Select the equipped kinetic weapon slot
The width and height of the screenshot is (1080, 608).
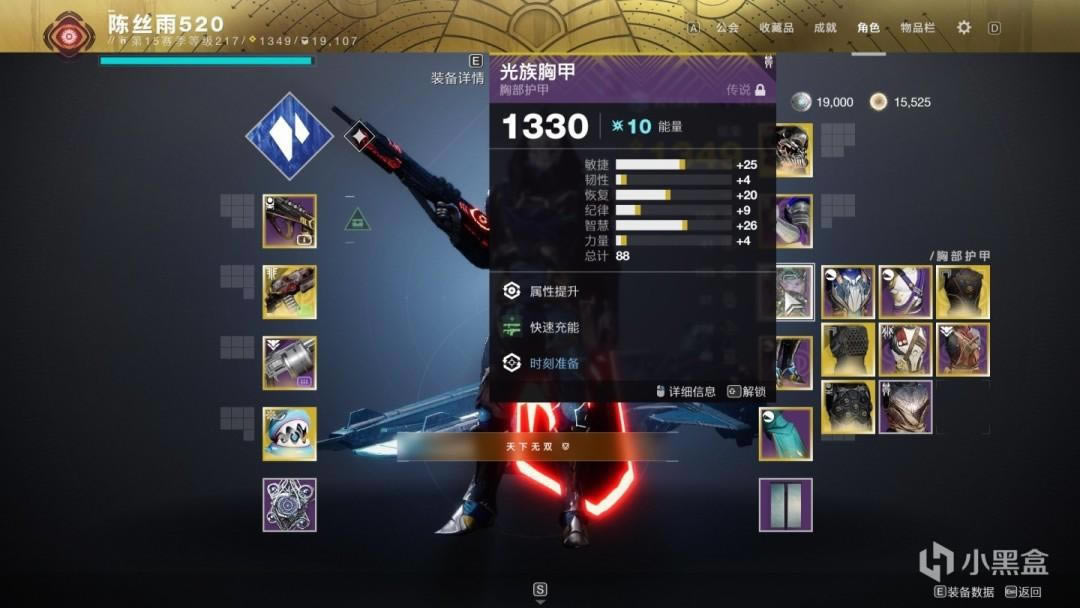click(290, 221)
